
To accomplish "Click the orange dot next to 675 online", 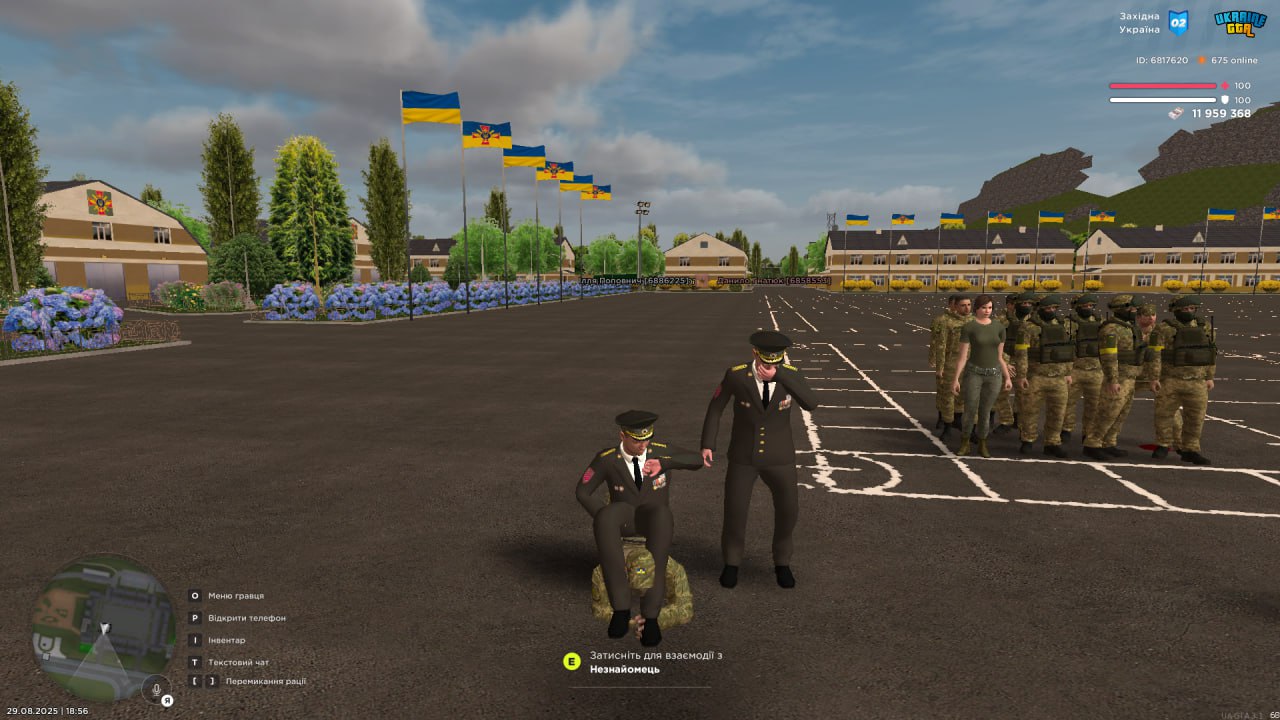I will pos(1201,60).
